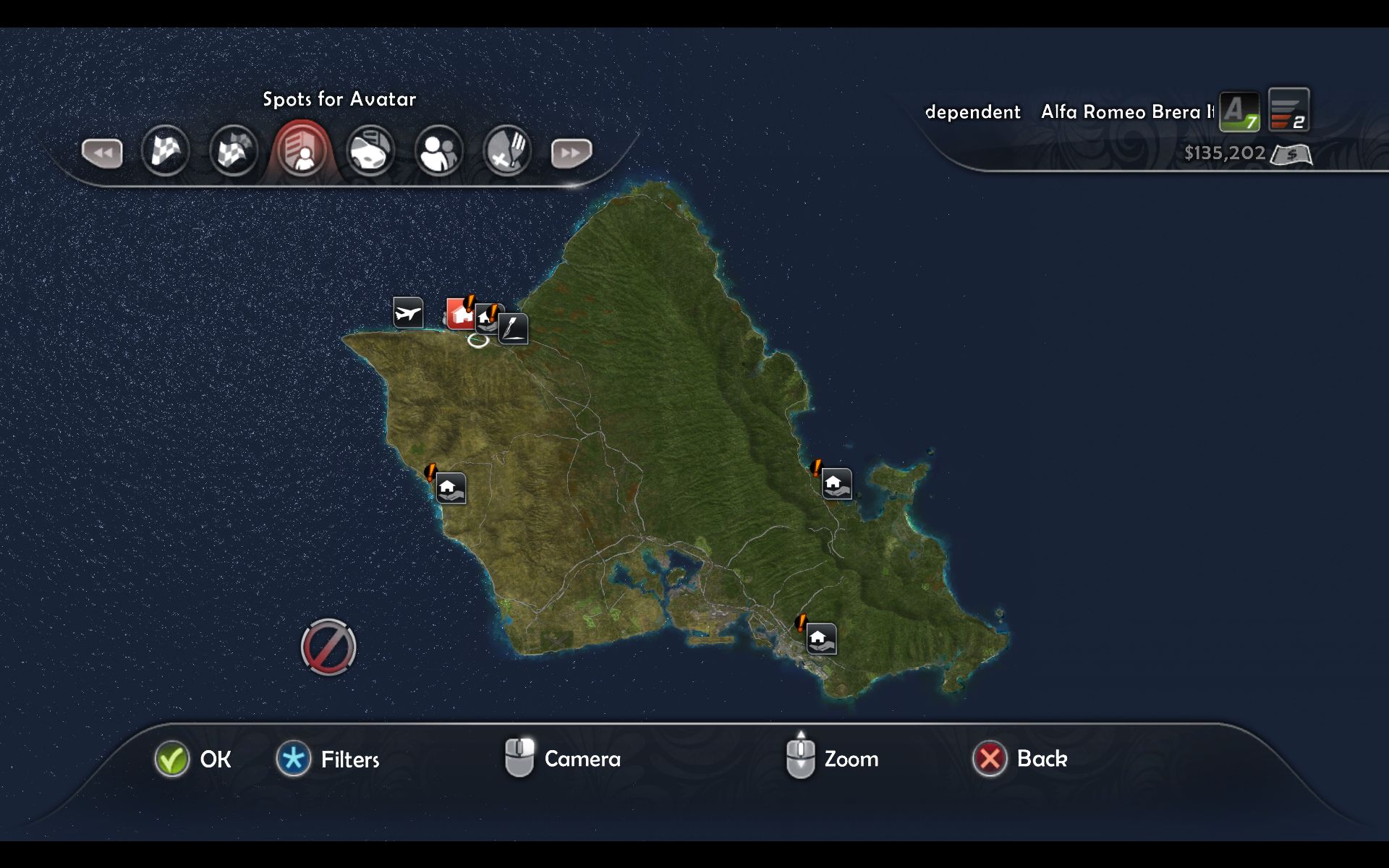1389x868 pixels.
Task: Select the south coast real estate marker
Action: [821, 639]
